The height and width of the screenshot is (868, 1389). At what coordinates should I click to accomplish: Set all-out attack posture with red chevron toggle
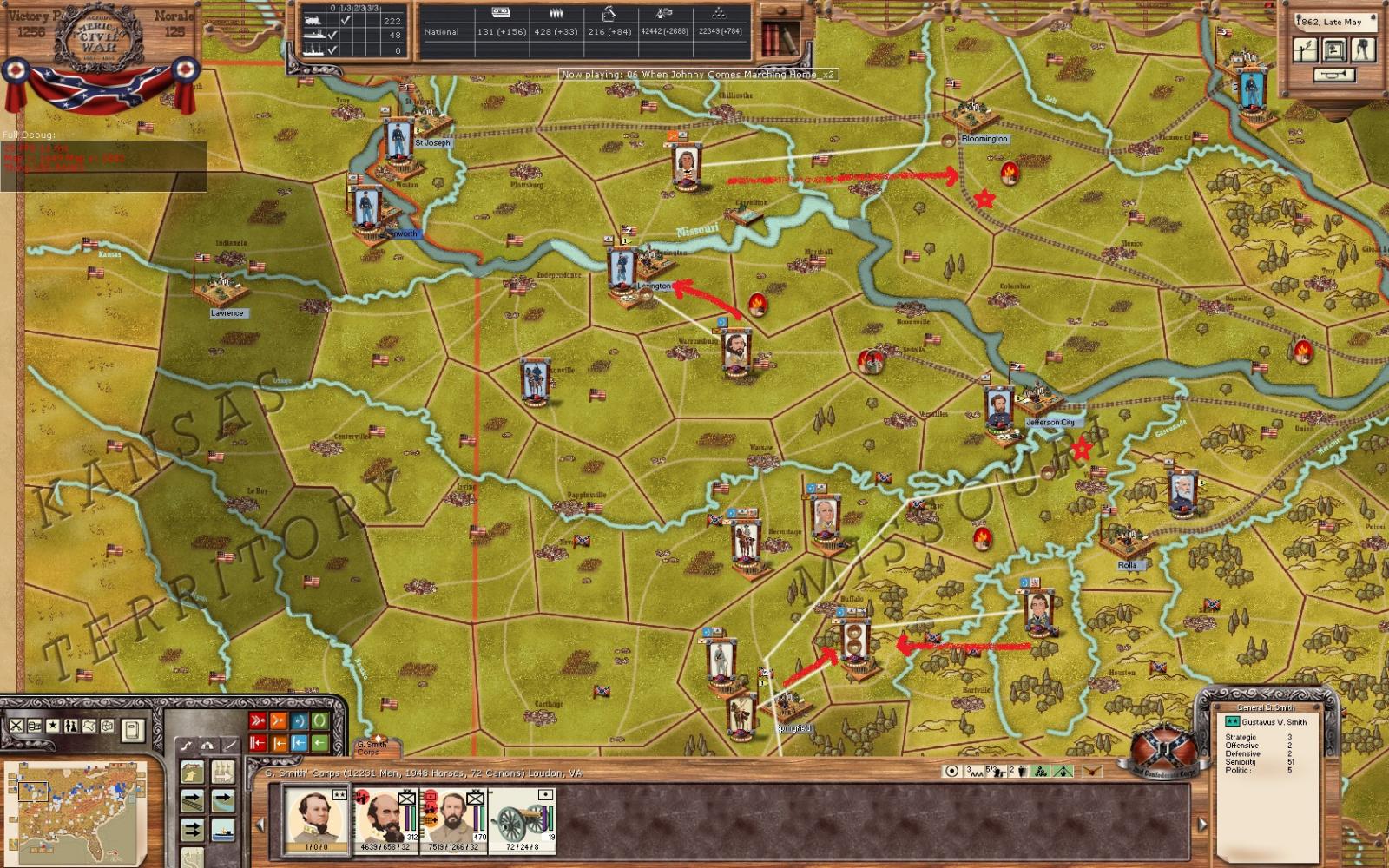(257, 720)
